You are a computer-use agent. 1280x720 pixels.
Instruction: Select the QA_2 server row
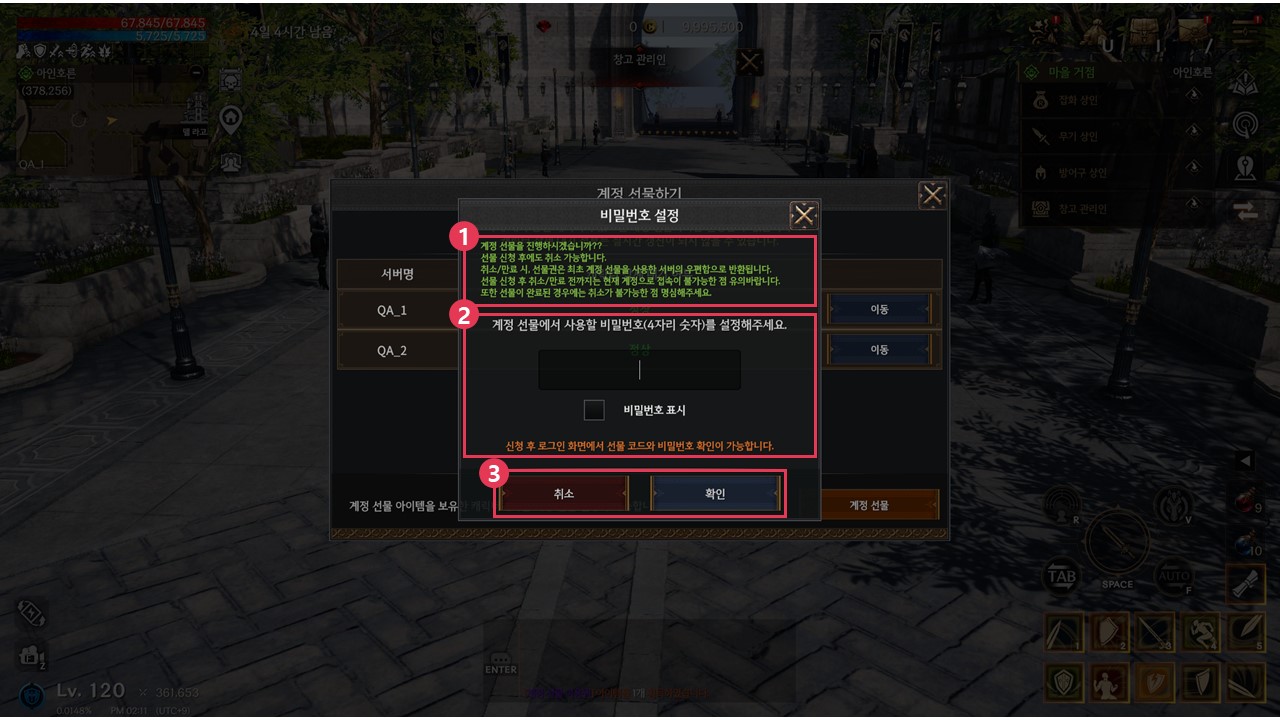[x=393, y=351]
